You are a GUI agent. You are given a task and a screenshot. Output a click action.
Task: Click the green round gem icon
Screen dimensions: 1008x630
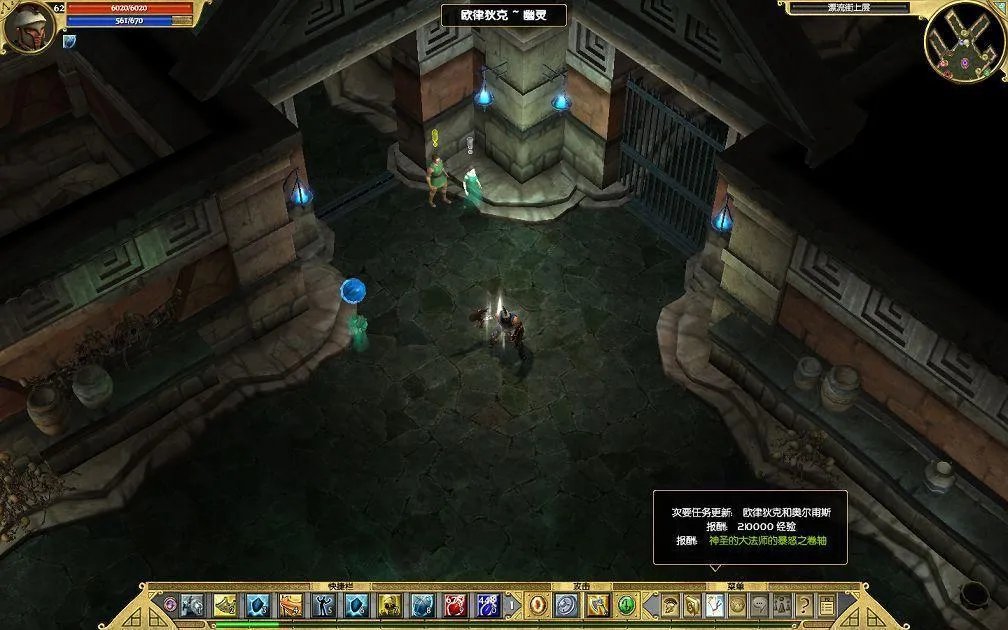coord(627,605)
